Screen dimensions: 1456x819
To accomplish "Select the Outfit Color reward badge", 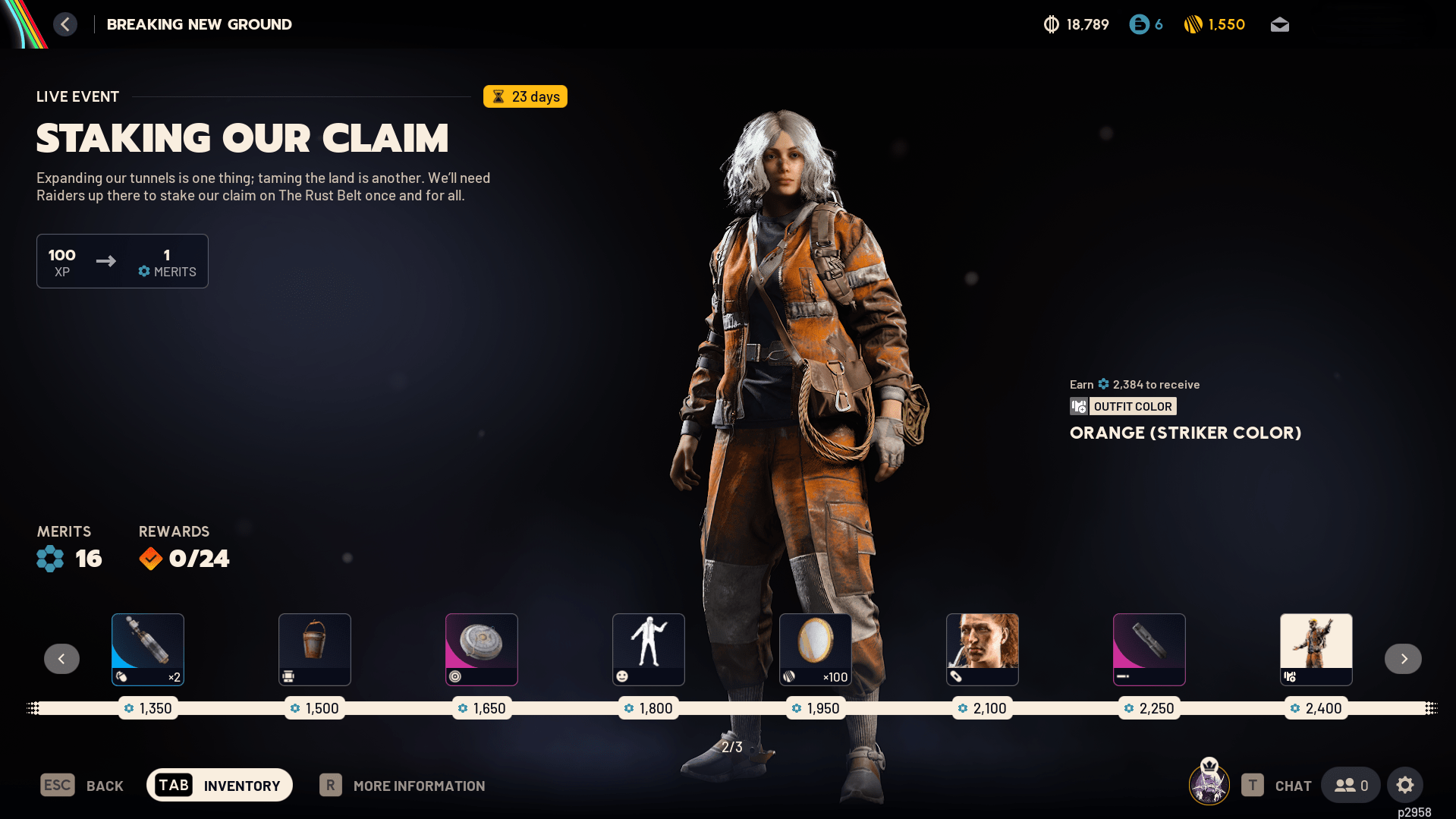I will 1123,406.
